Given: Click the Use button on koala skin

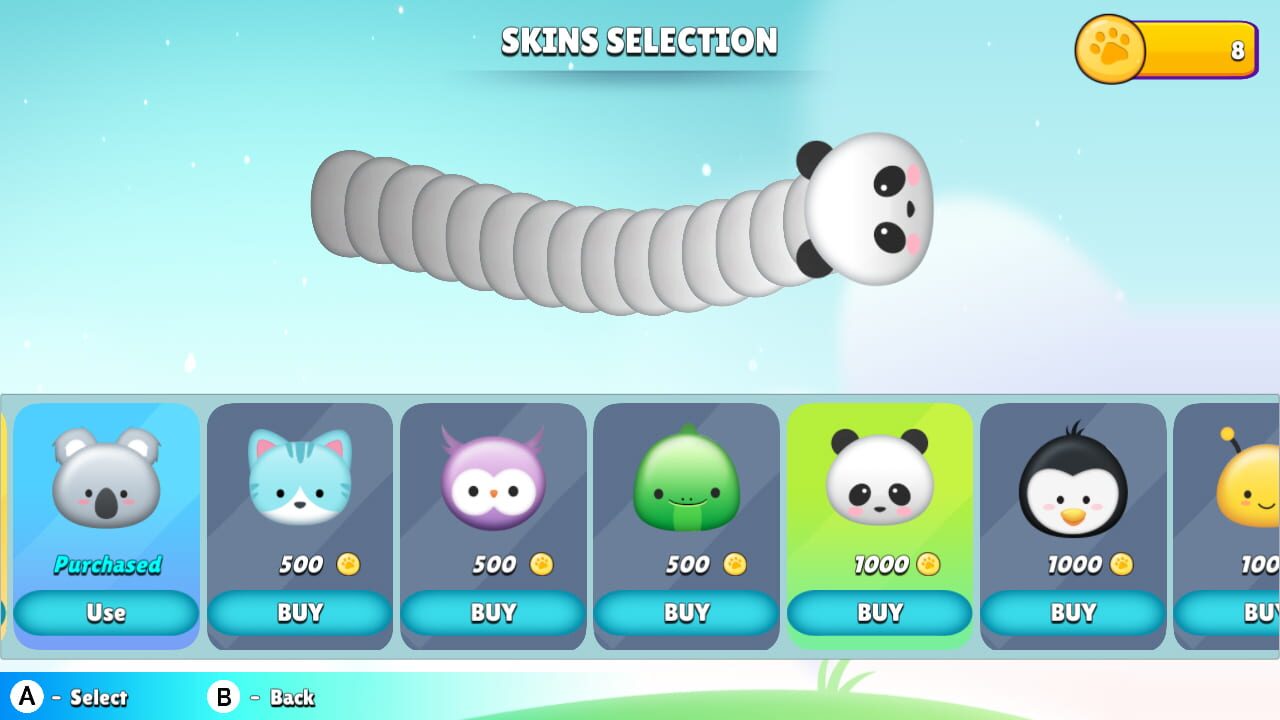Looking at the screenshot, I should pos(105,613).
